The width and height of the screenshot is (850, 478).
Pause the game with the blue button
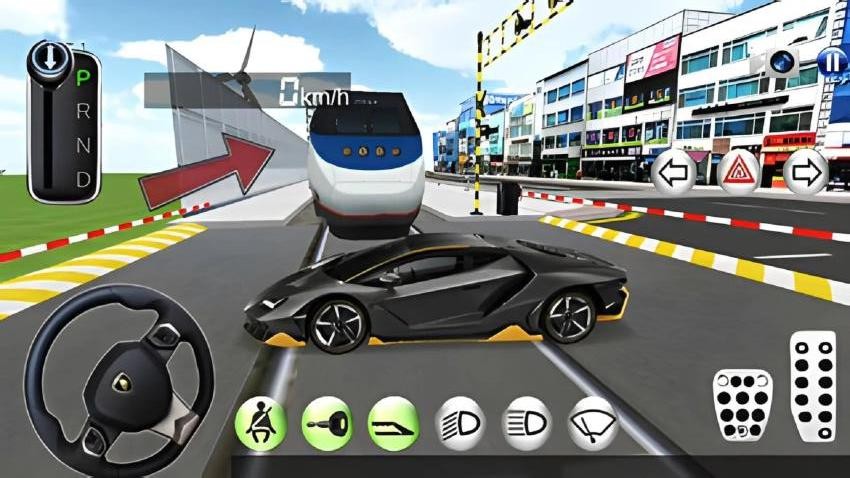(831, 61)
